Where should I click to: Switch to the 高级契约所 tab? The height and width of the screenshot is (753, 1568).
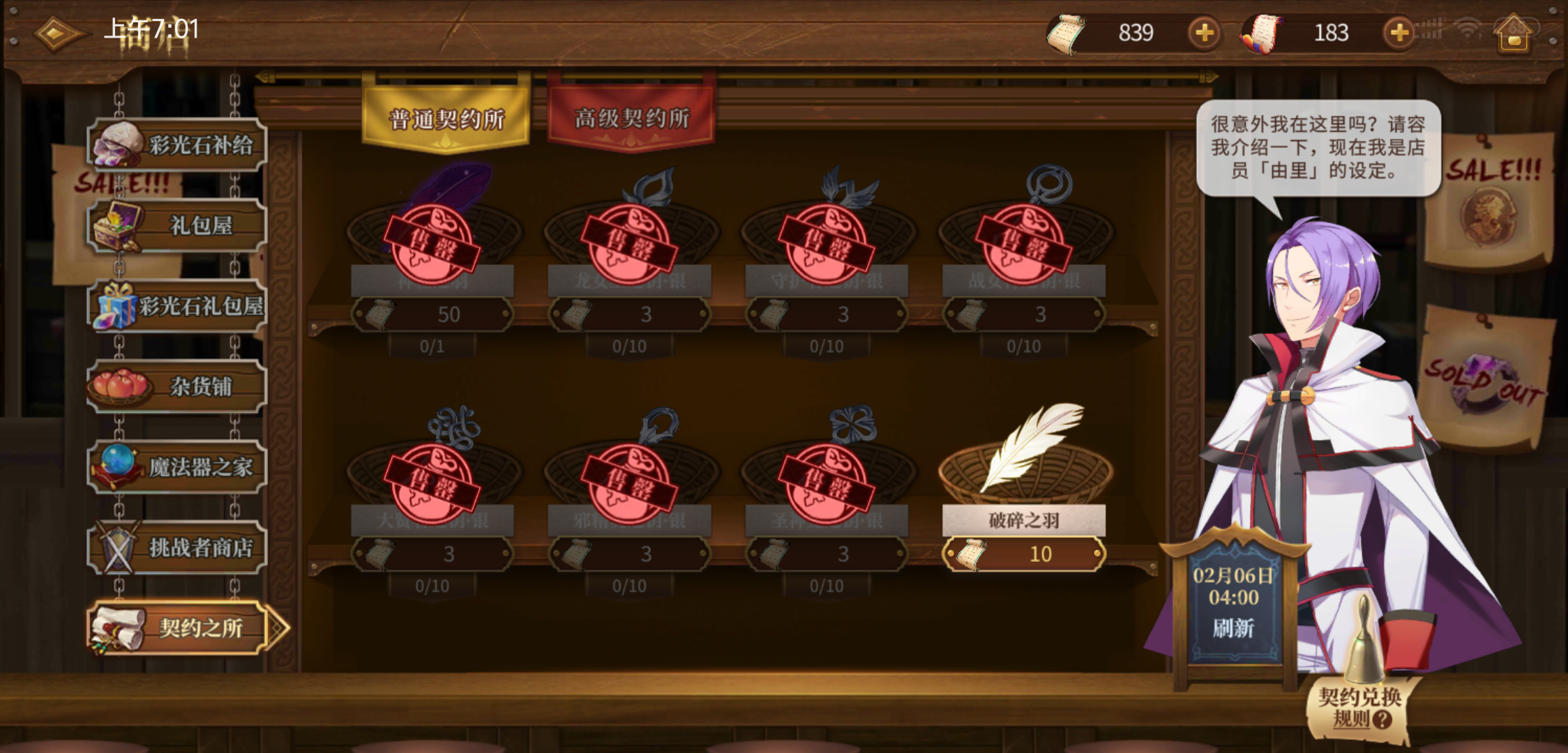coord(630,119)
